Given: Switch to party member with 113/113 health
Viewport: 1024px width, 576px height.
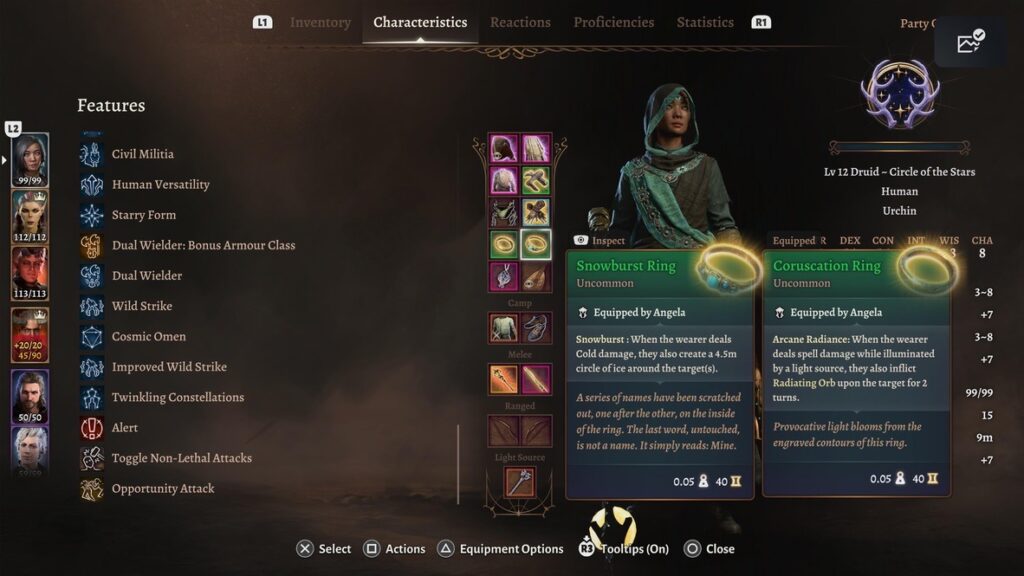Looking at the screenshot, I should (x=30, y=272).
